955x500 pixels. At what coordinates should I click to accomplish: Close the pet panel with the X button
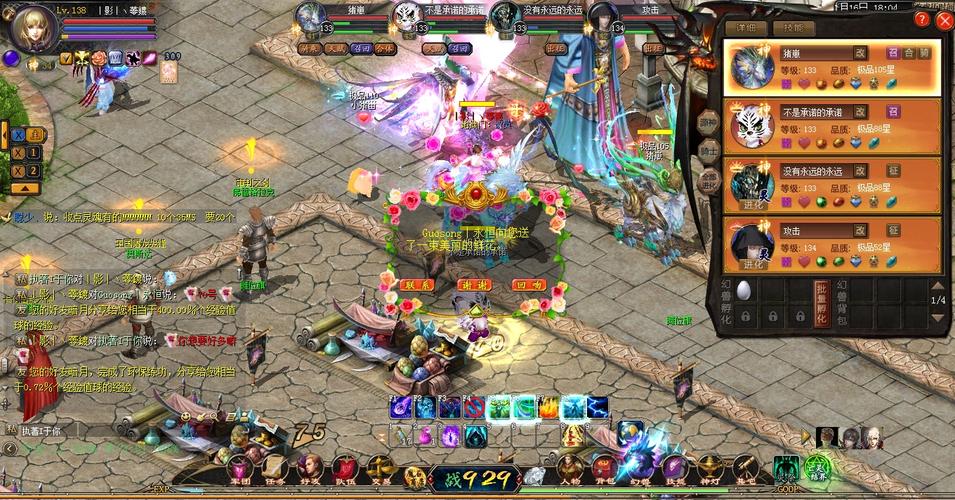pyautogui.click(x=944, y=20)
